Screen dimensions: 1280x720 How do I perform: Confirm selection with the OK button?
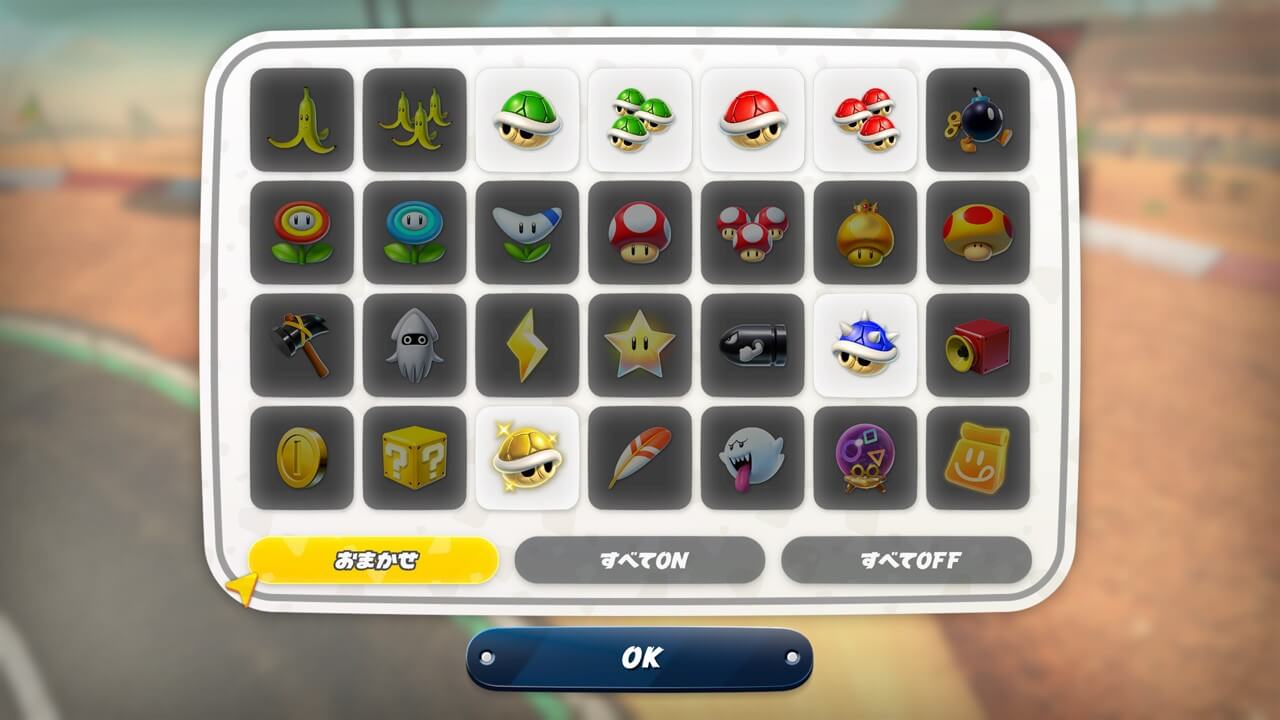coord(640,657)
